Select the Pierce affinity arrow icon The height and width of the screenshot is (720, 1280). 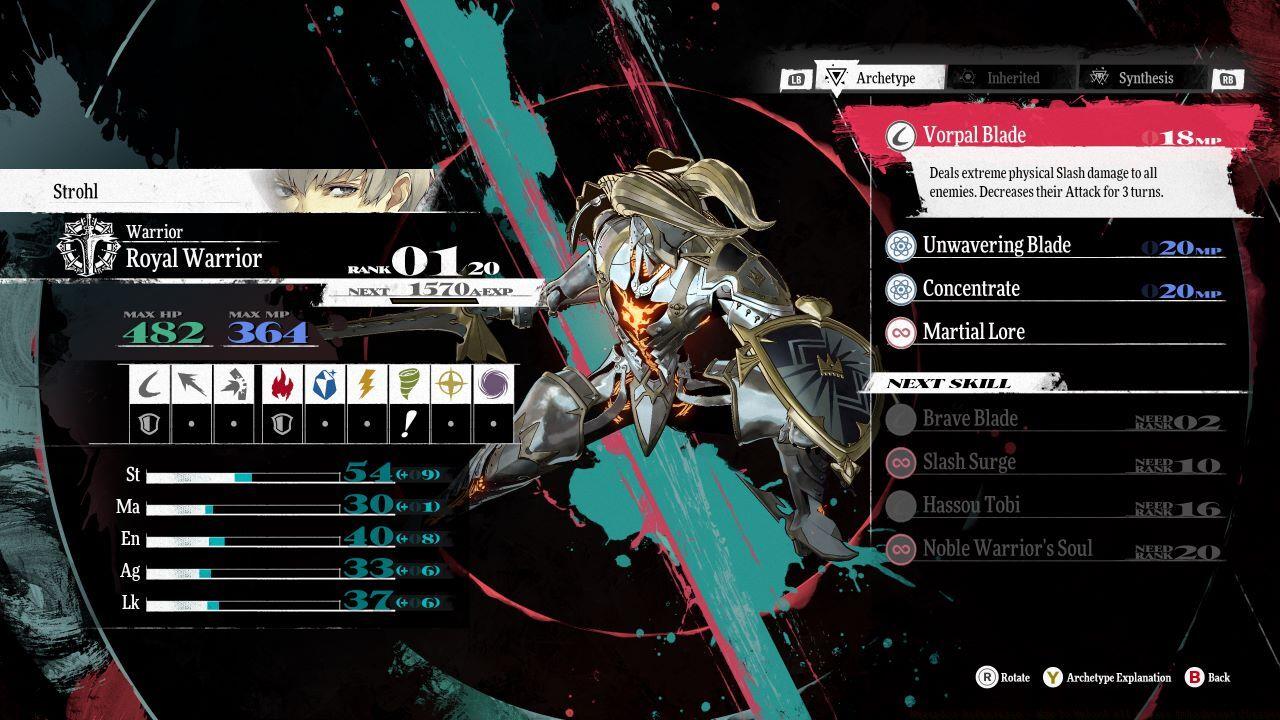click(x=192, y=383)
